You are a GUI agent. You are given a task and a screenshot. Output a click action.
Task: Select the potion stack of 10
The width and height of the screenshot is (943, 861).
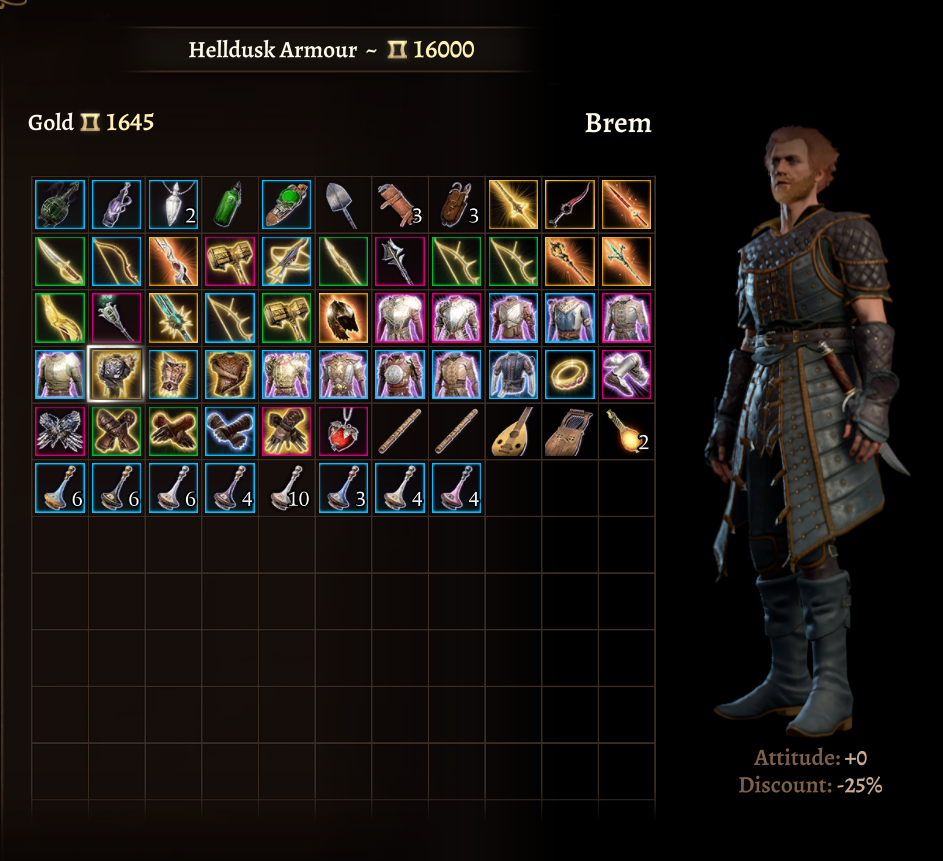pos(286,487)
